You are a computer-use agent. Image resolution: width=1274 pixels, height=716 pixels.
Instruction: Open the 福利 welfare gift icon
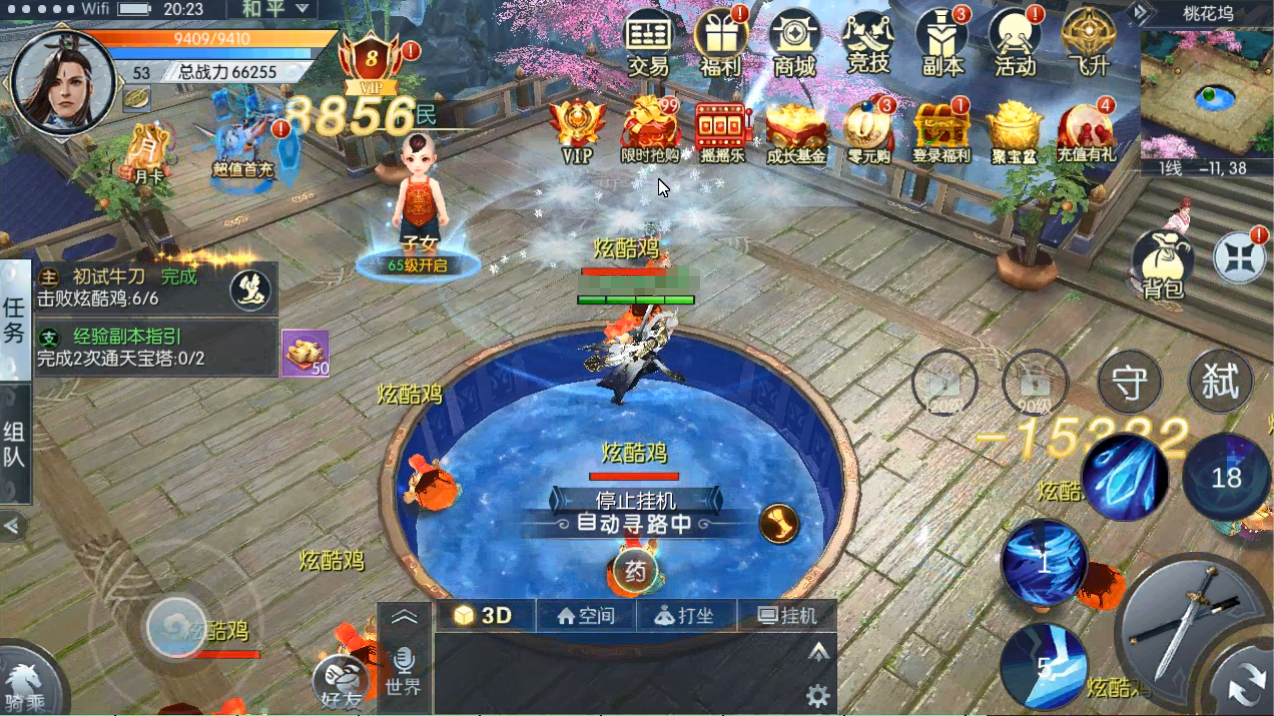pyautogui.click(x=720, y=42)
